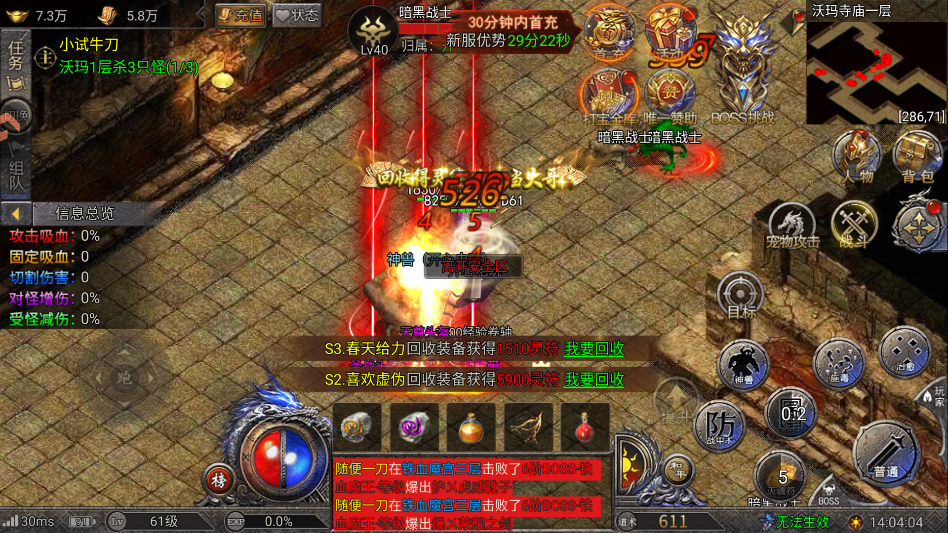Tap the 目标 target selector button
Viewport: 948px width, 533px height.
(741, 297)
